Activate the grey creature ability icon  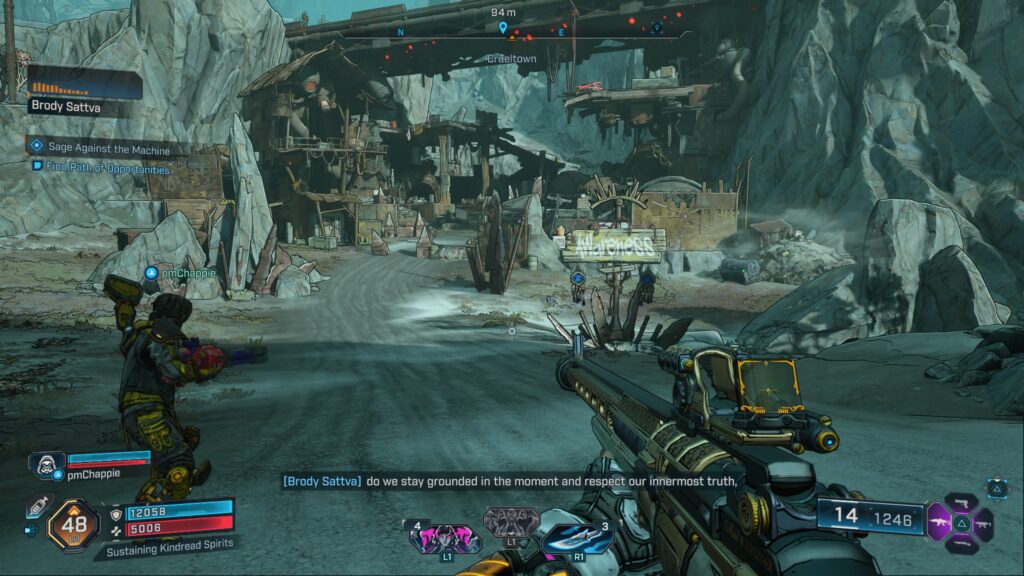coord(510,521)
